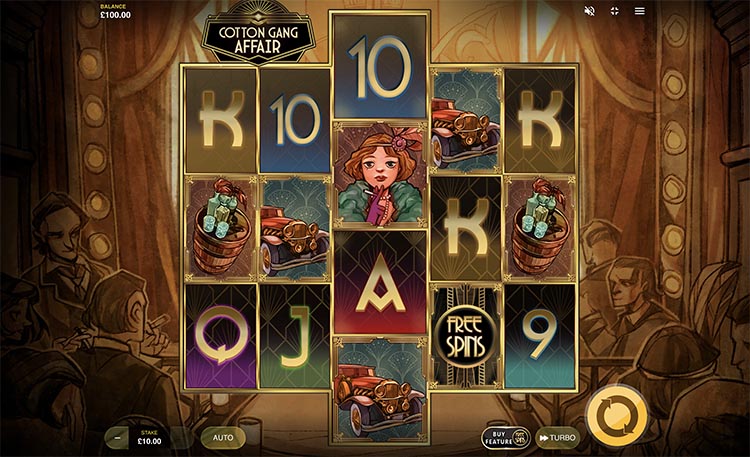Toggle fullscreen mode icon

(x=615, y=11)
